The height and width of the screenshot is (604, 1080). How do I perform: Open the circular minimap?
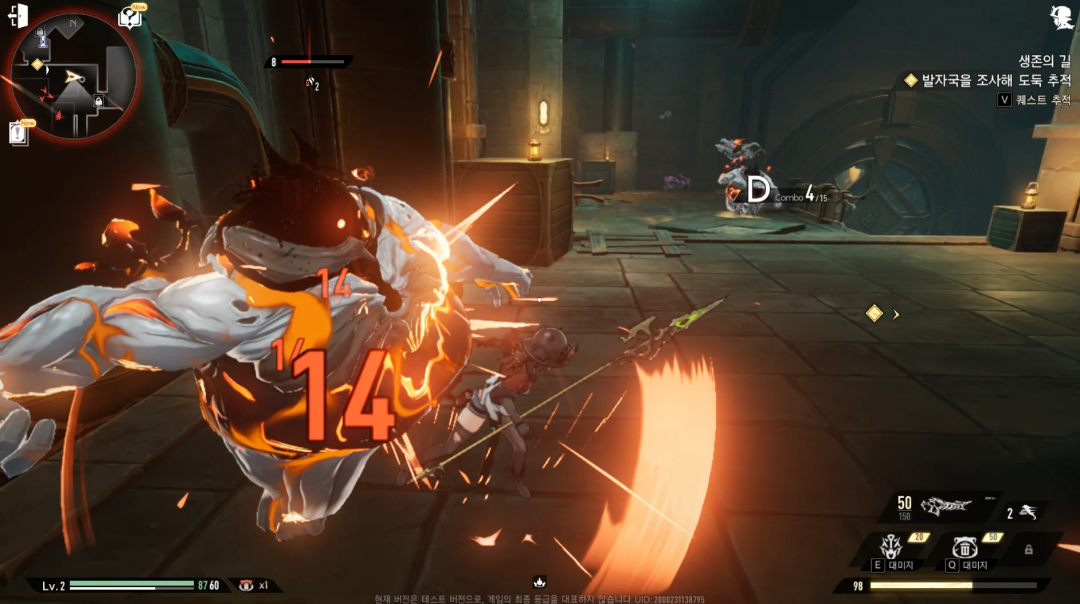[72, 78]
